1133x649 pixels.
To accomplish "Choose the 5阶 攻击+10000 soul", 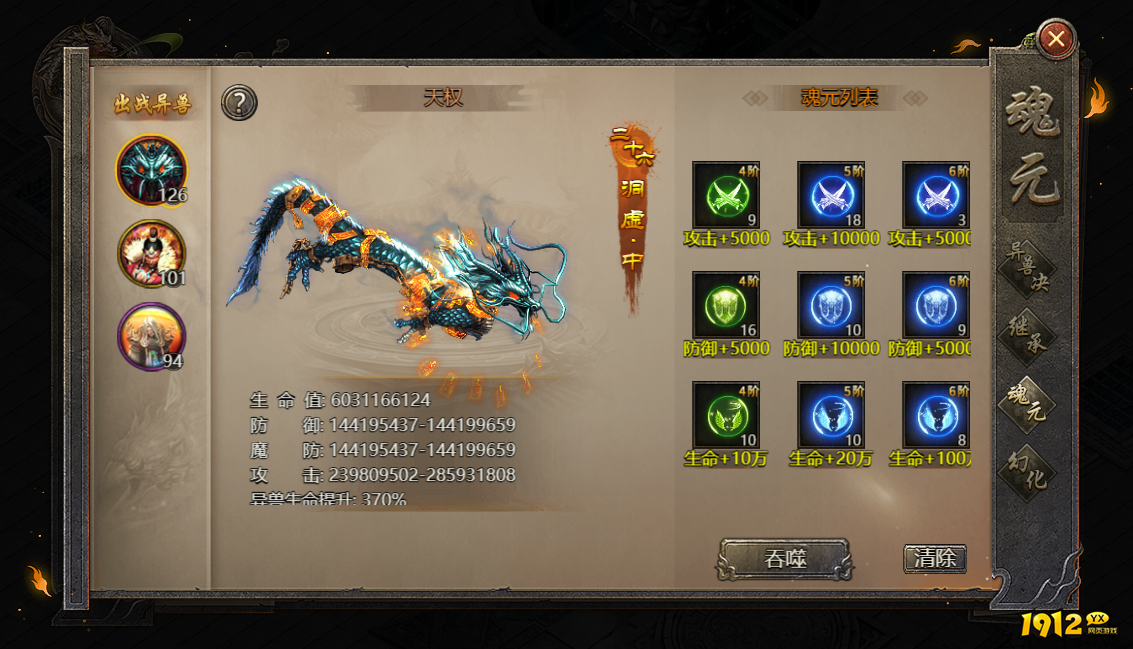I will tap(831, 195).
